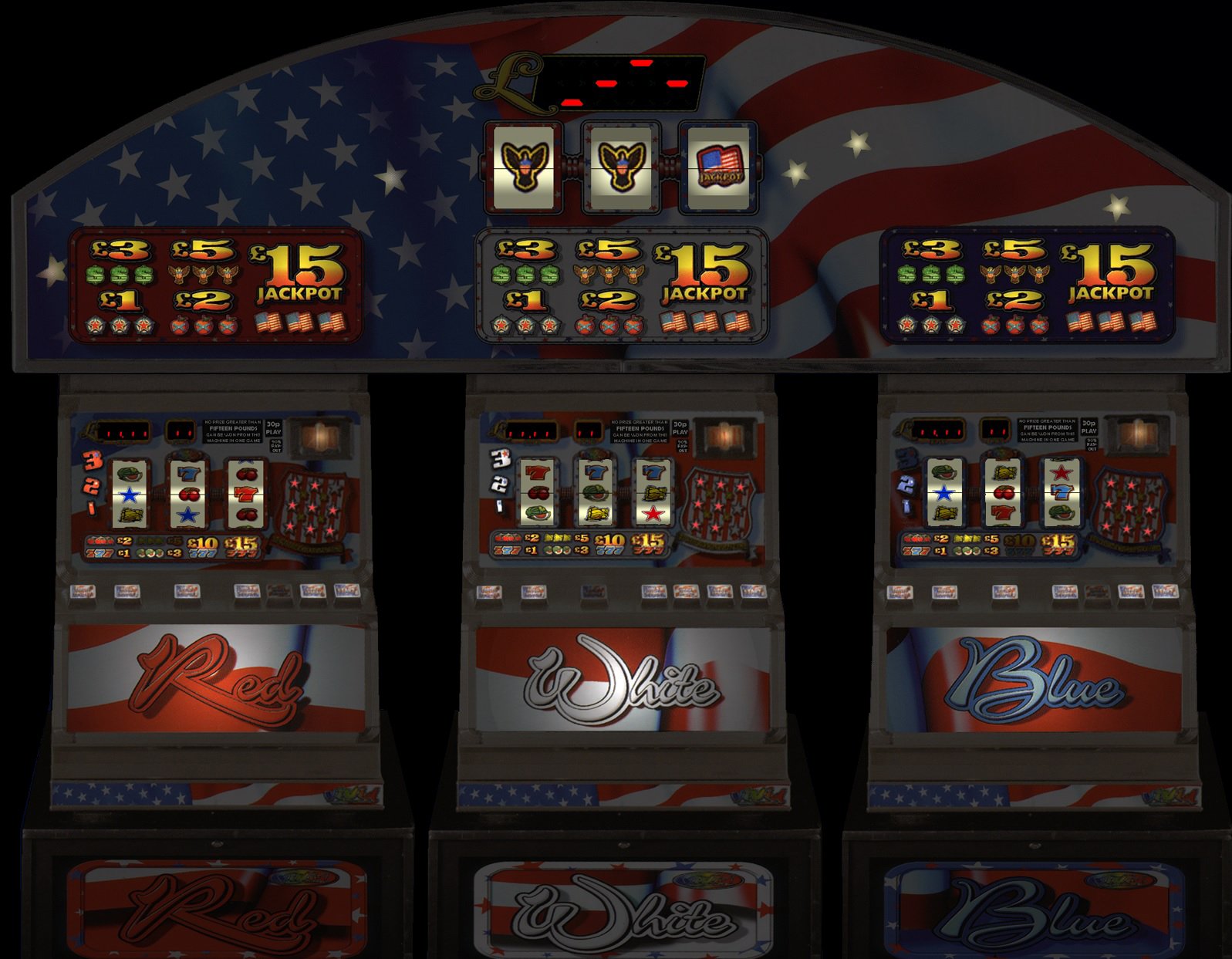1232x959 pixels.
Task: Click the unlit button on the Blue machine
Action: click(x=1097, y=592)
